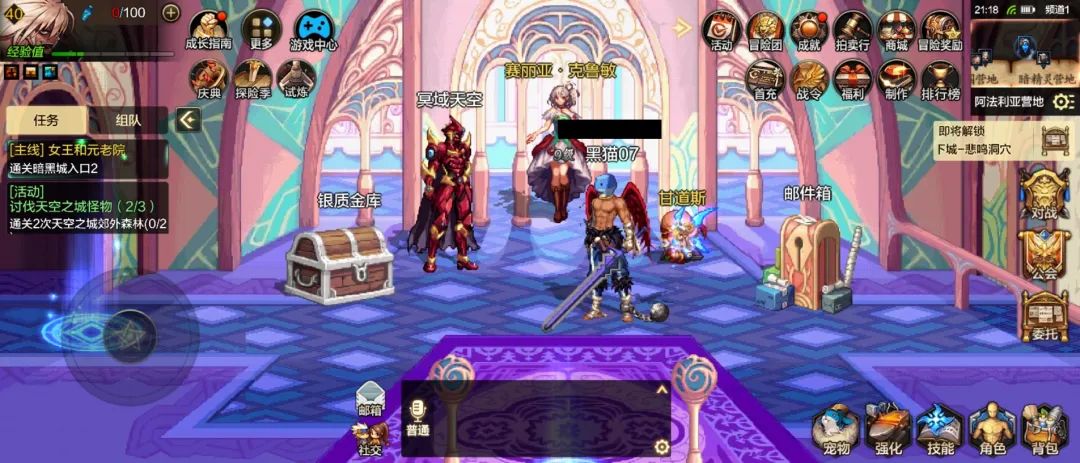Open the 成就 achievements icon
The image size is (1080, 463).
pos(809,28)
